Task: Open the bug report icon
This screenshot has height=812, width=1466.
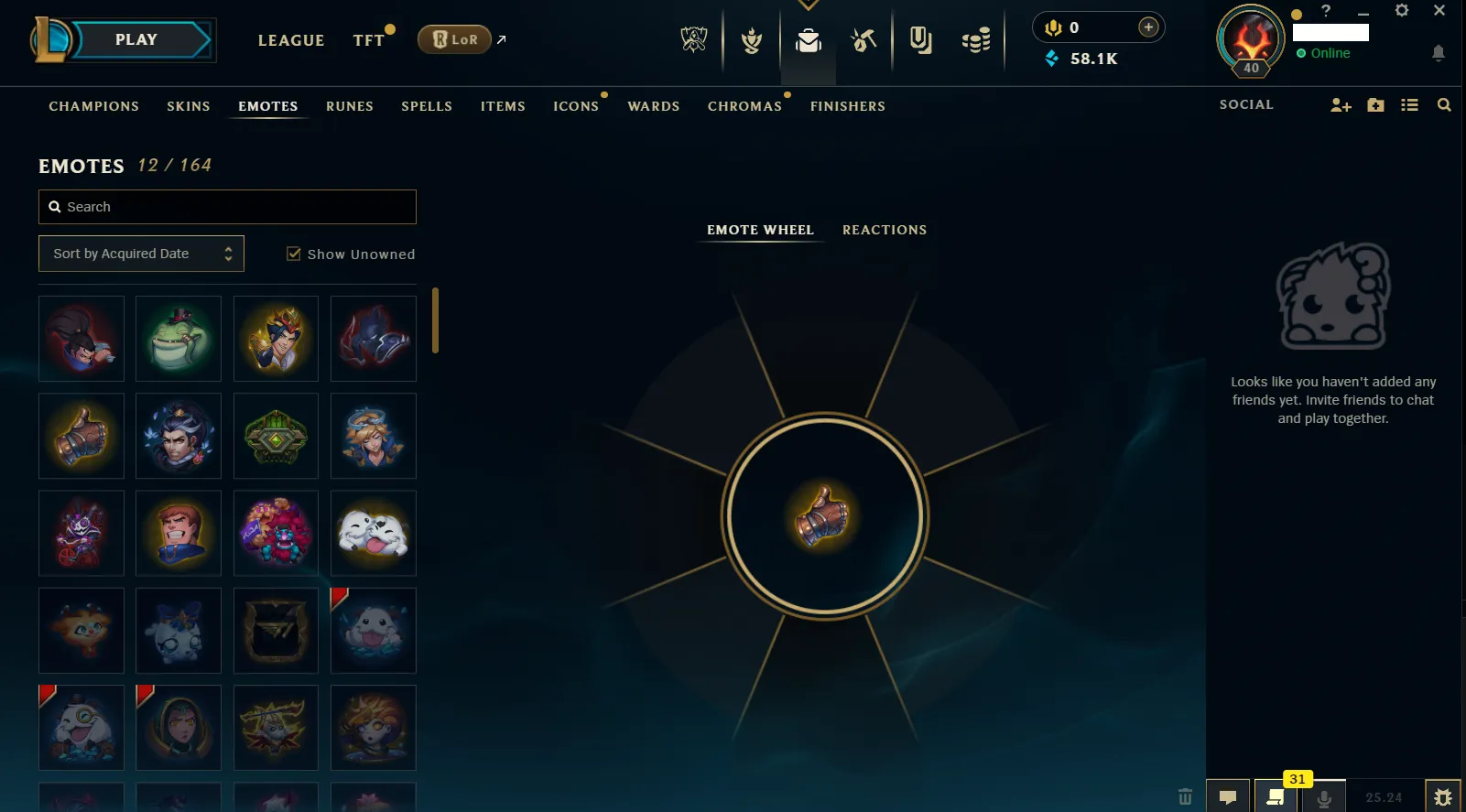Action: point(1442,796)
